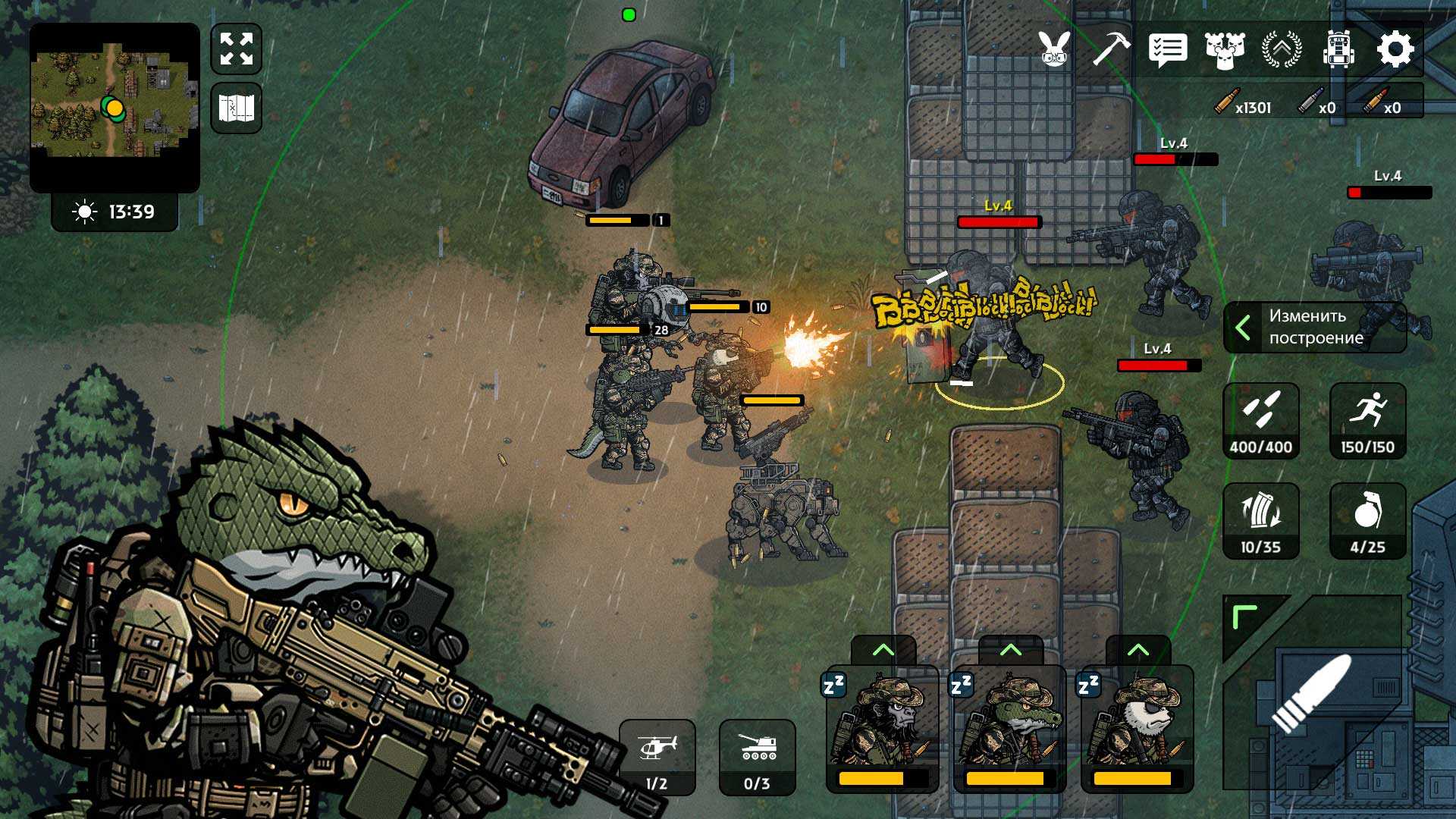Open the folded world map button

[237, 108]
